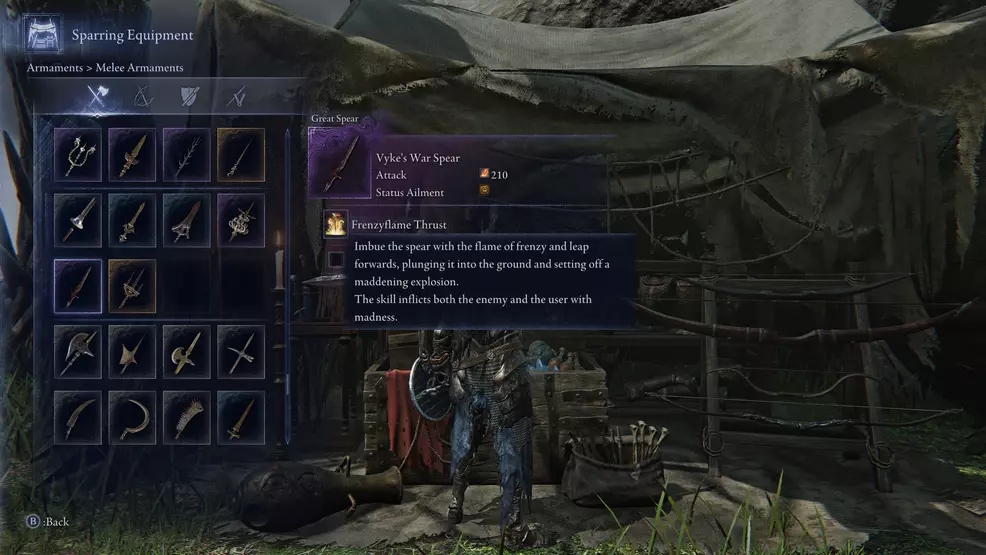Click the Frenzyflame Thrust skill icon
986x555 pixels.
[335, 225]
